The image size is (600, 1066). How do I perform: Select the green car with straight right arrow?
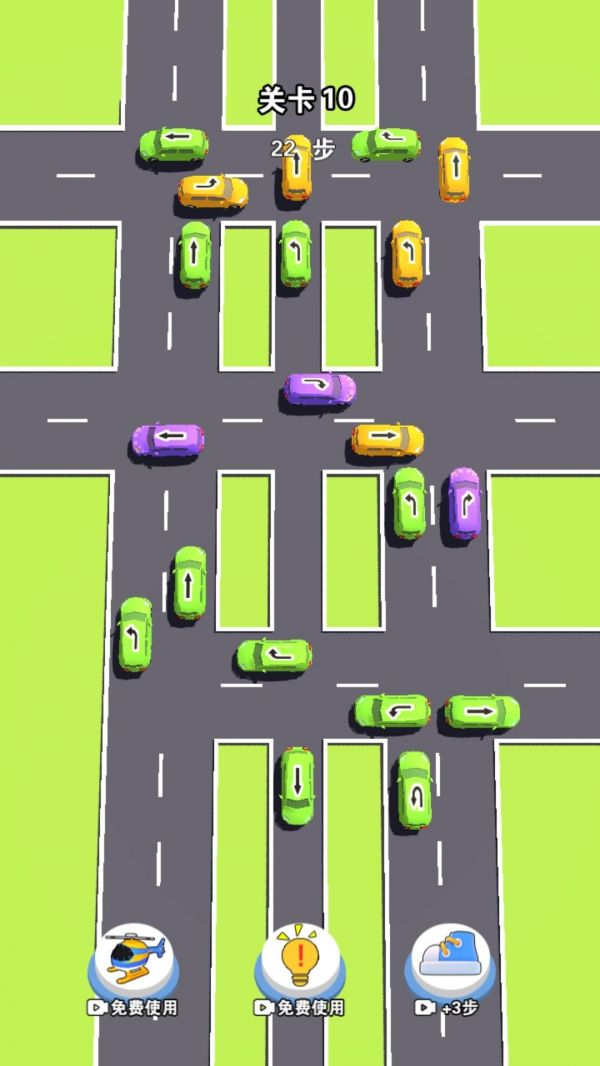click(481, 712)
